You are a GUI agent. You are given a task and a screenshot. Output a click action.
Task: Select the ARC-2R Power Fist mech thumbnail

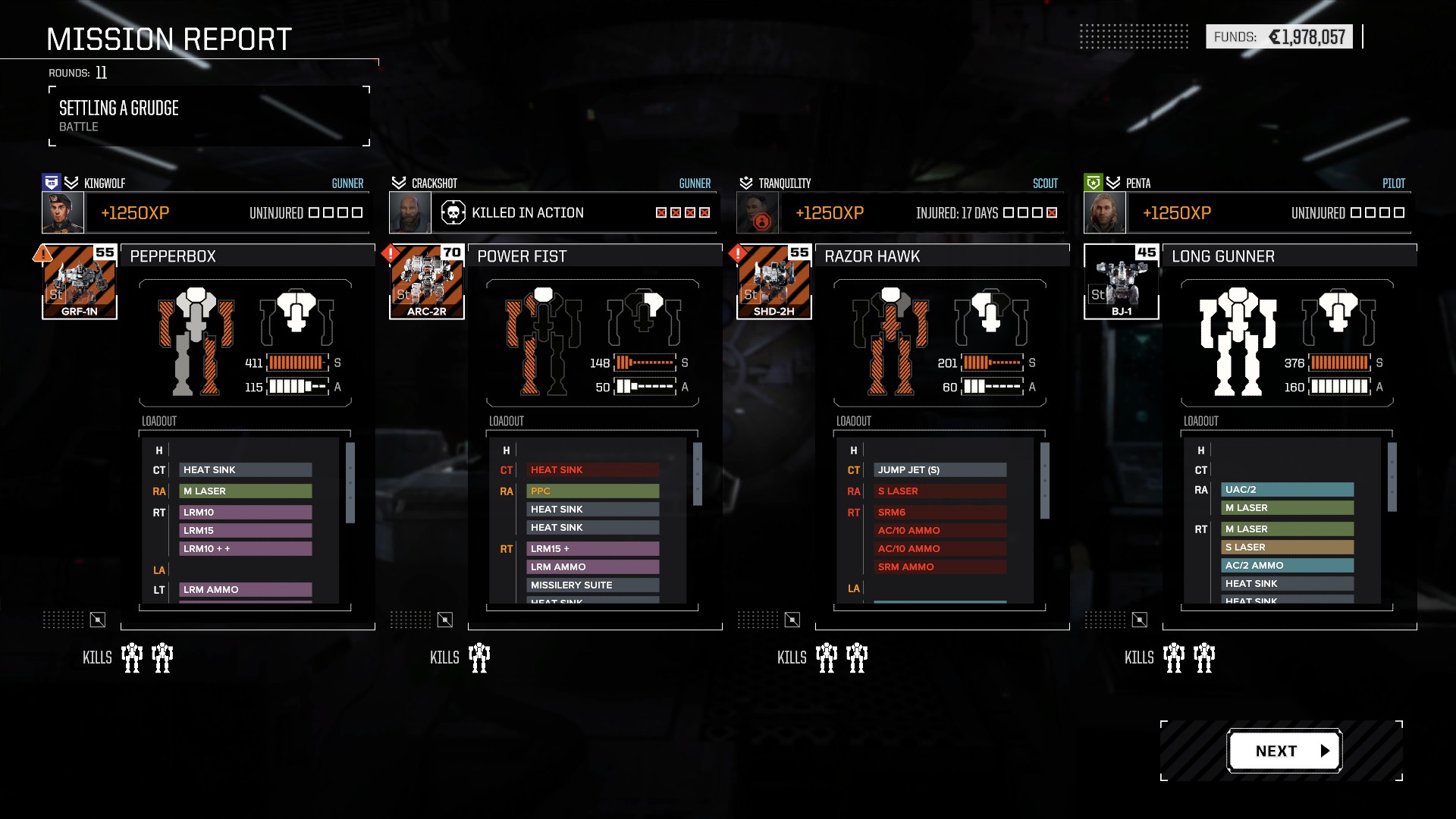point(427,282)
